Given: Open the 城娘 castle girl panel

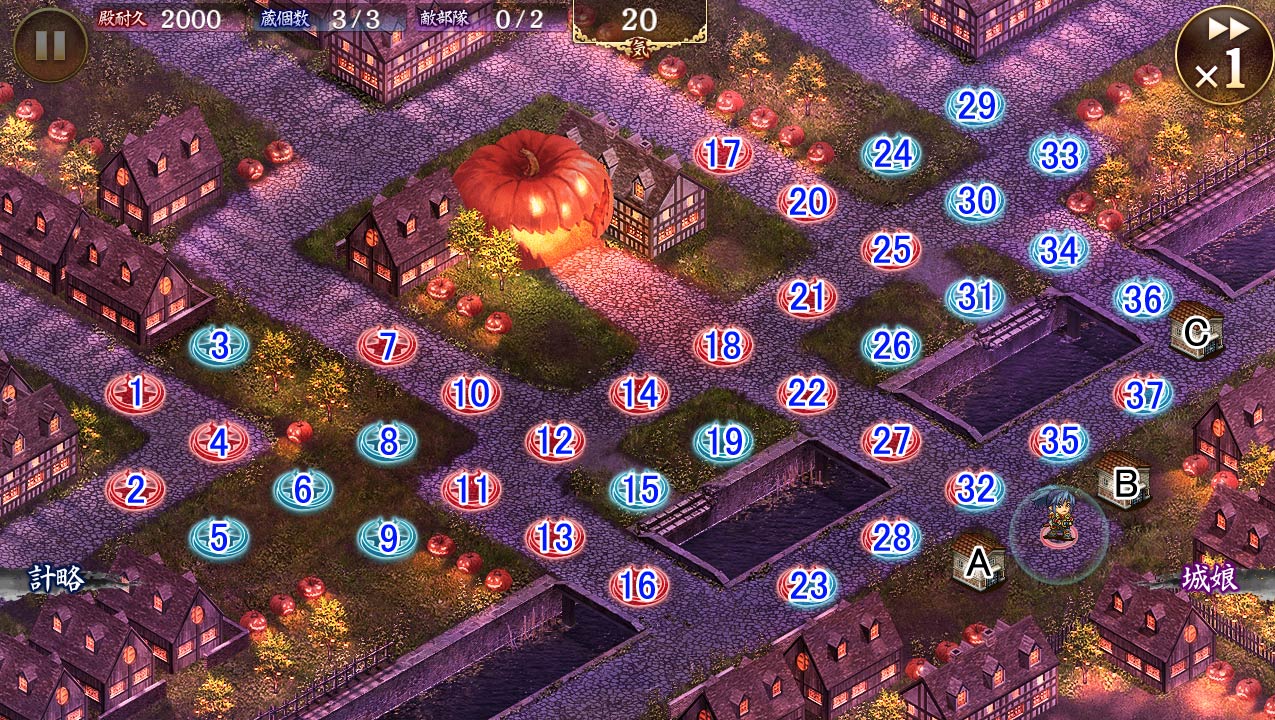Looking at the screenshot, I should pos(1211,580).
